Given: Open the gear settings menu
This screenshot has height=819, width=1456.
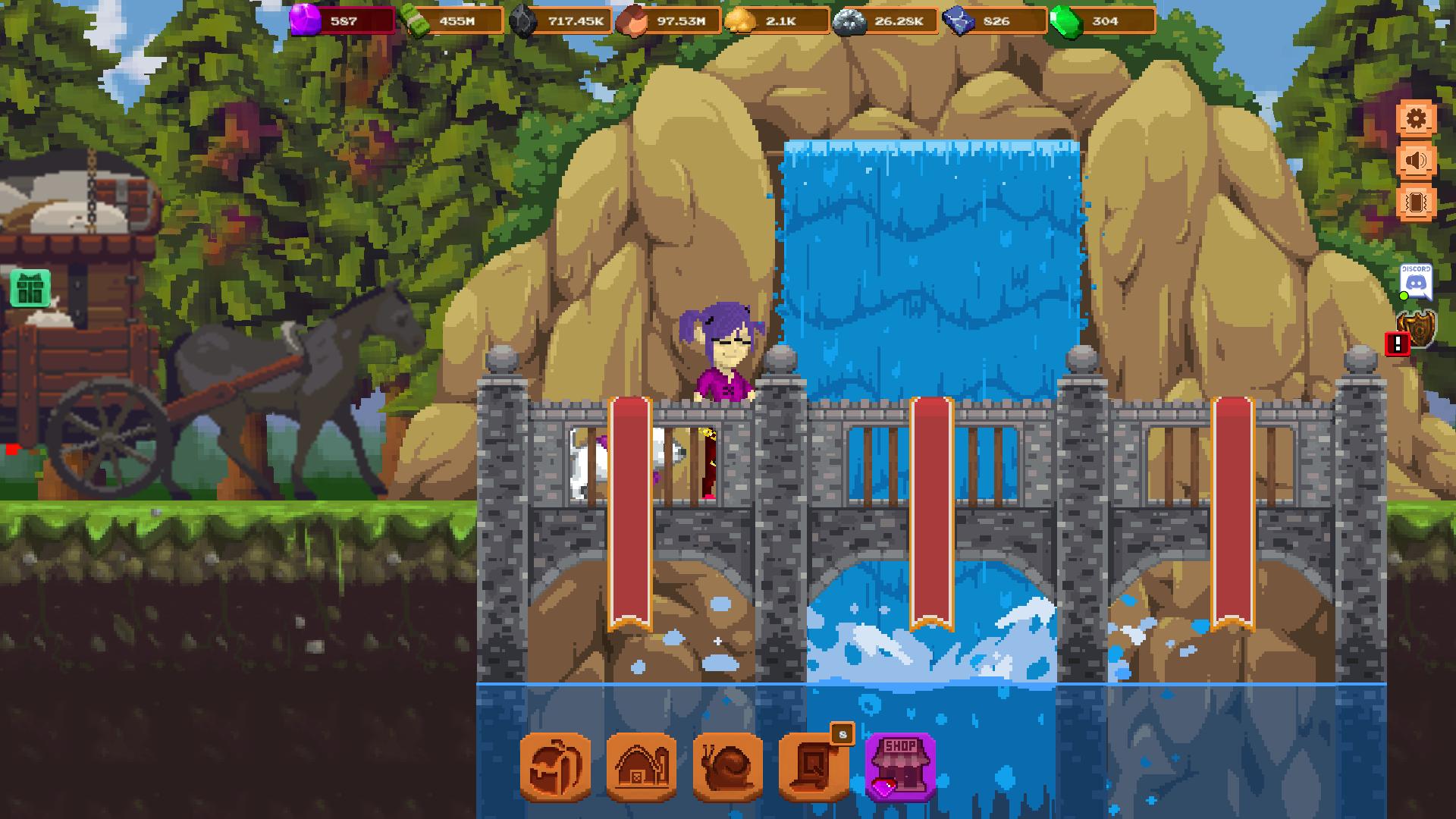Looking at the screenshot, I should pyautogui.click(x=1416, y=119).
